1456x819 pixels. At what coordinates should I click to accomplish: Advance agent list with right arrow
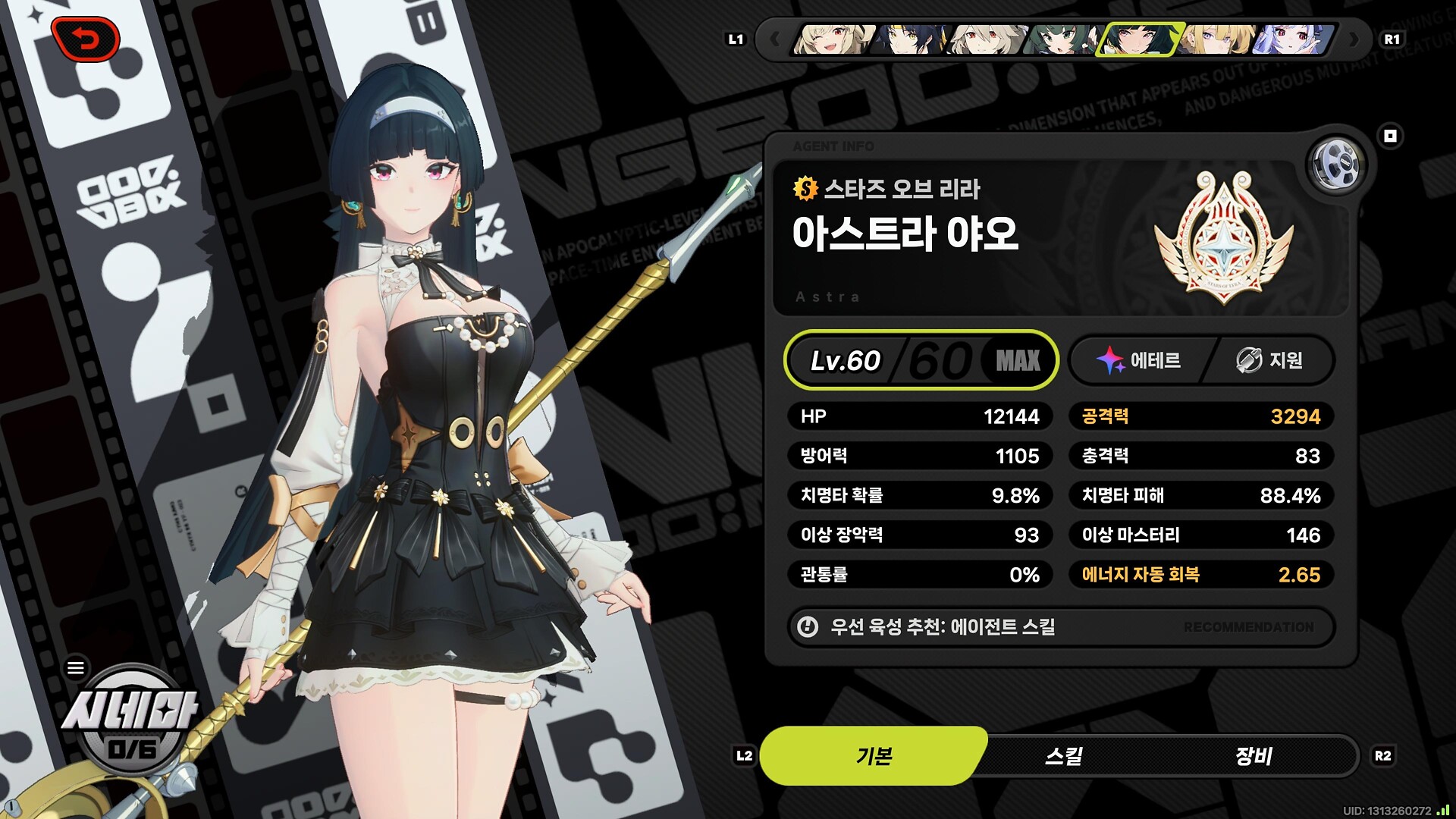click(x=1354, y=39)
